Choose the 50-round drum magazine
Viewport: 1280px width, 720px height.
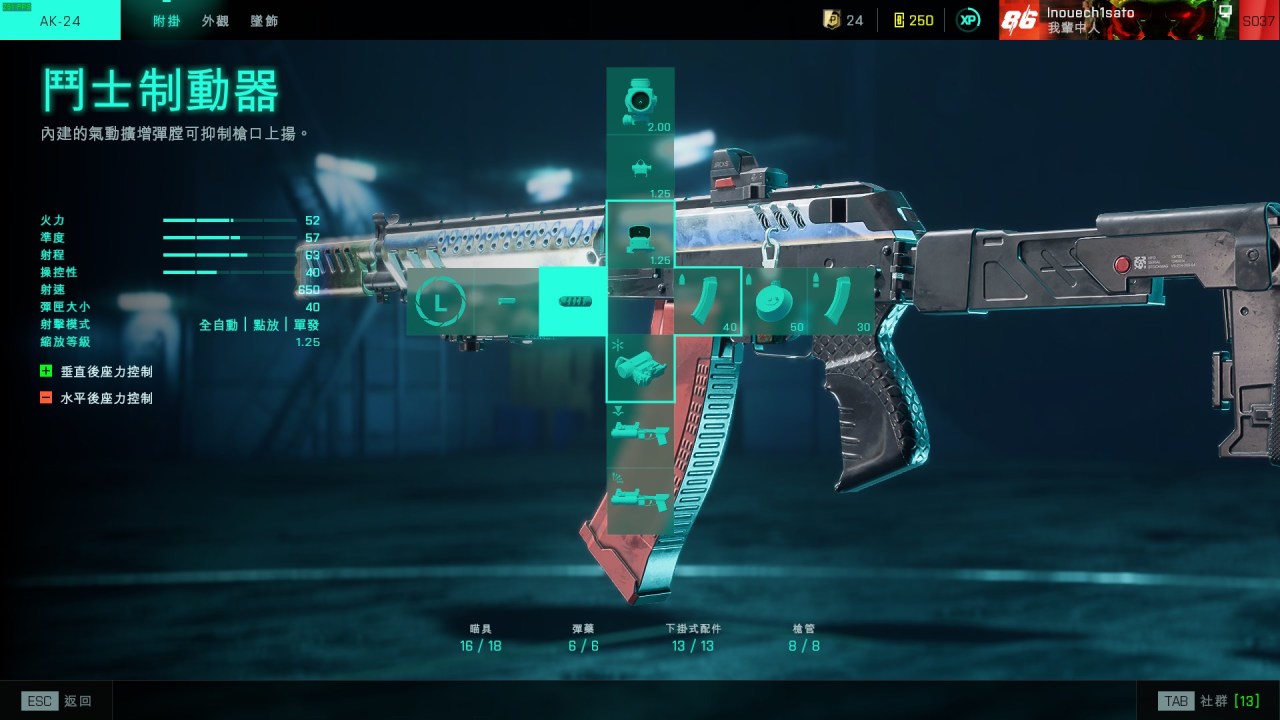tap(775, 300)
